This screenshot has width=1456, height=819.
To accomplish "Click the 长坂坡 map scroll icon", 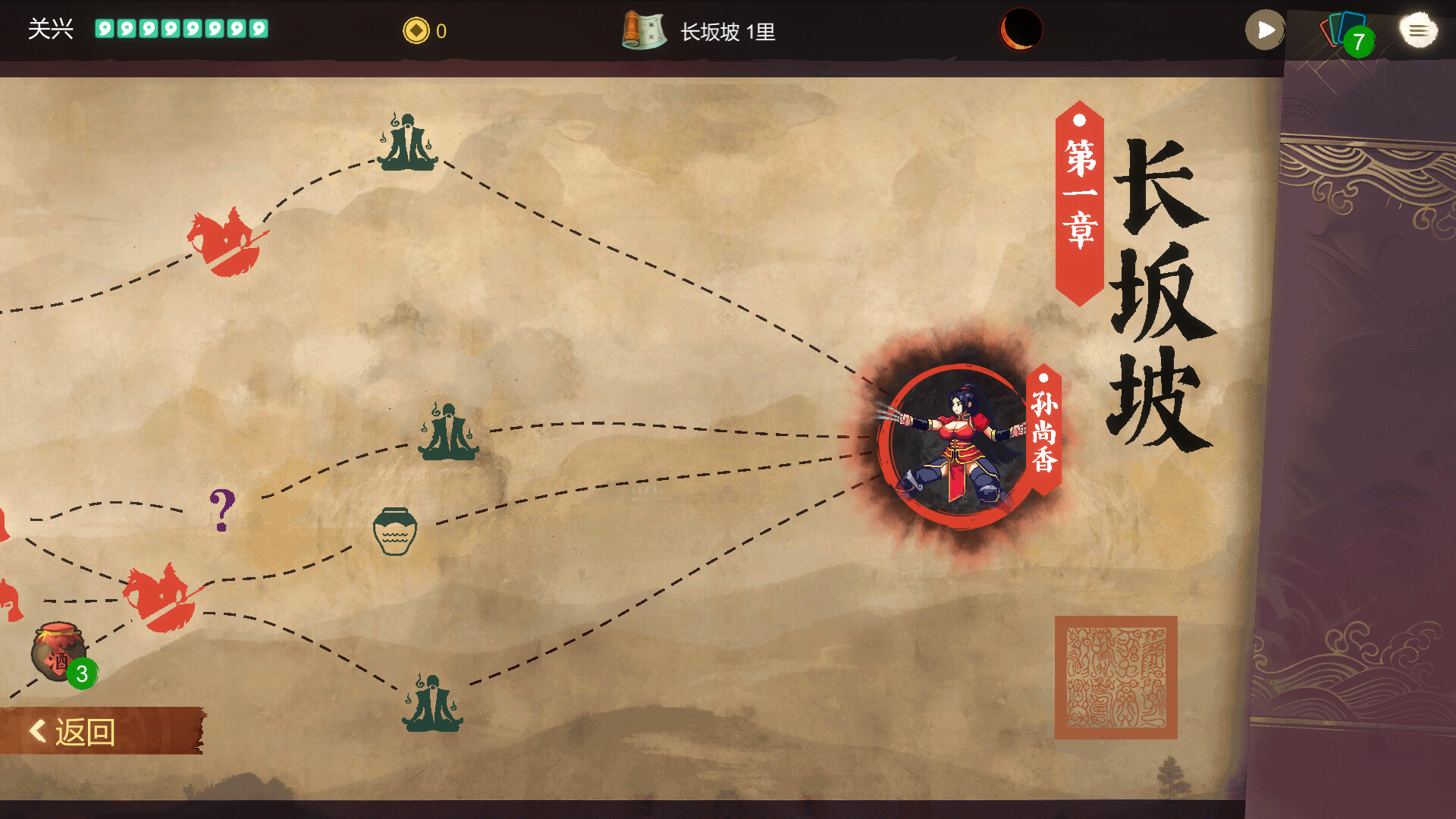I will [643, 30].
